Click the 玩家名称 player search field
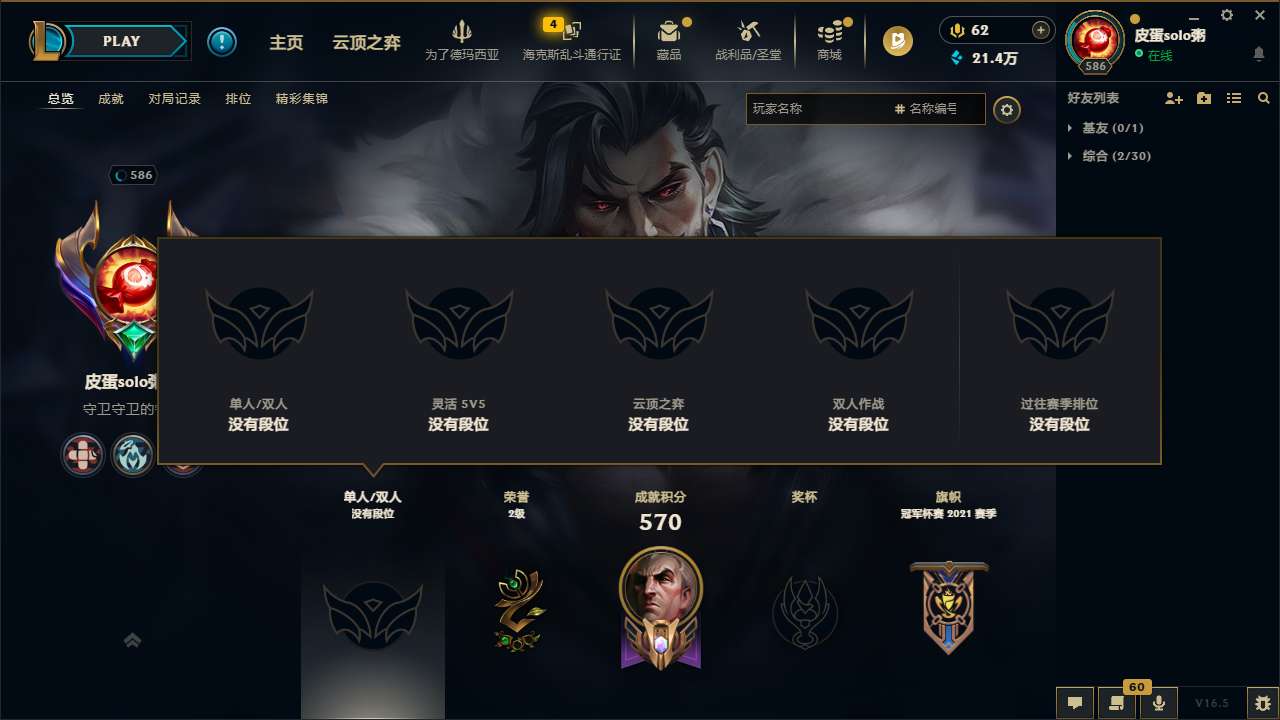The image size is (1280, 720). pos(820,110)
